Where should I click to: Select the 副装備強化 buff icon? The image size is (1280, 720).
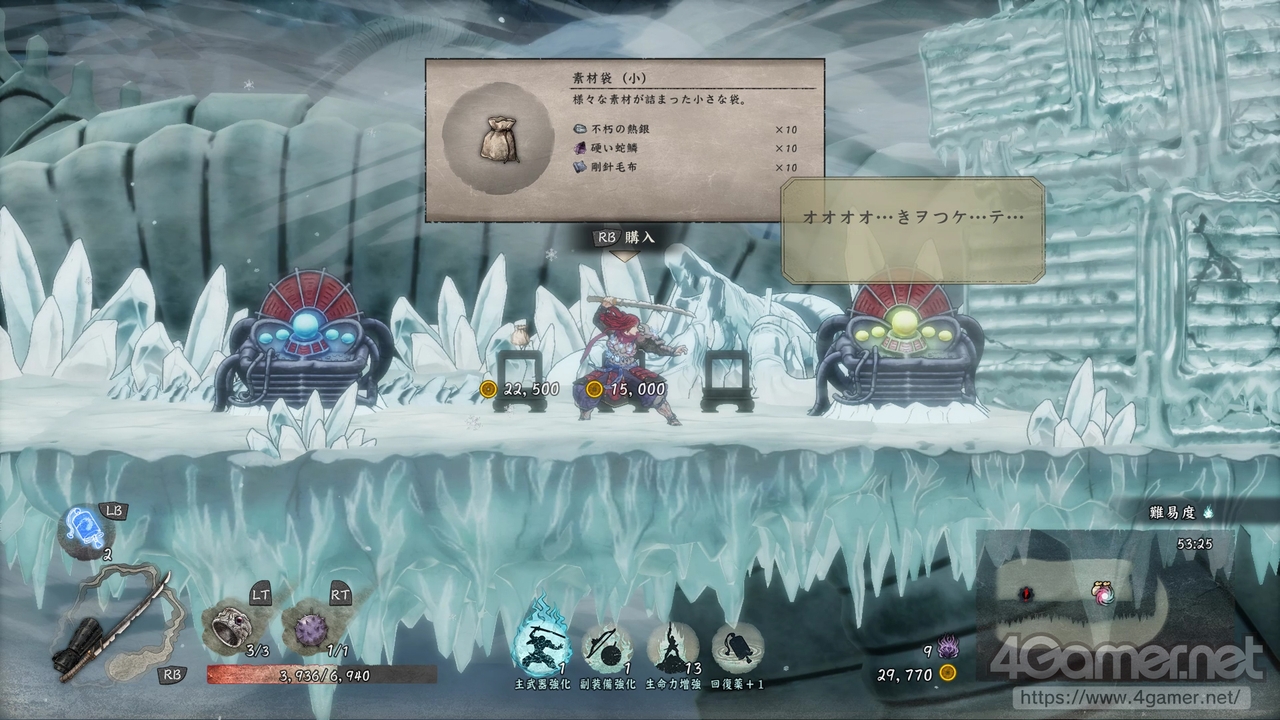click(x=607, y=644)
